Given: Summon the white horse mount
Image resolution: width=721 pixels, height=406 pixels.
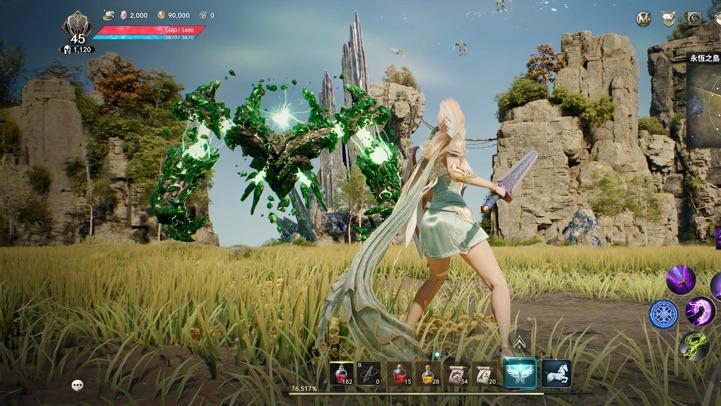Looking at the screenshot, I should pos(556,373).
